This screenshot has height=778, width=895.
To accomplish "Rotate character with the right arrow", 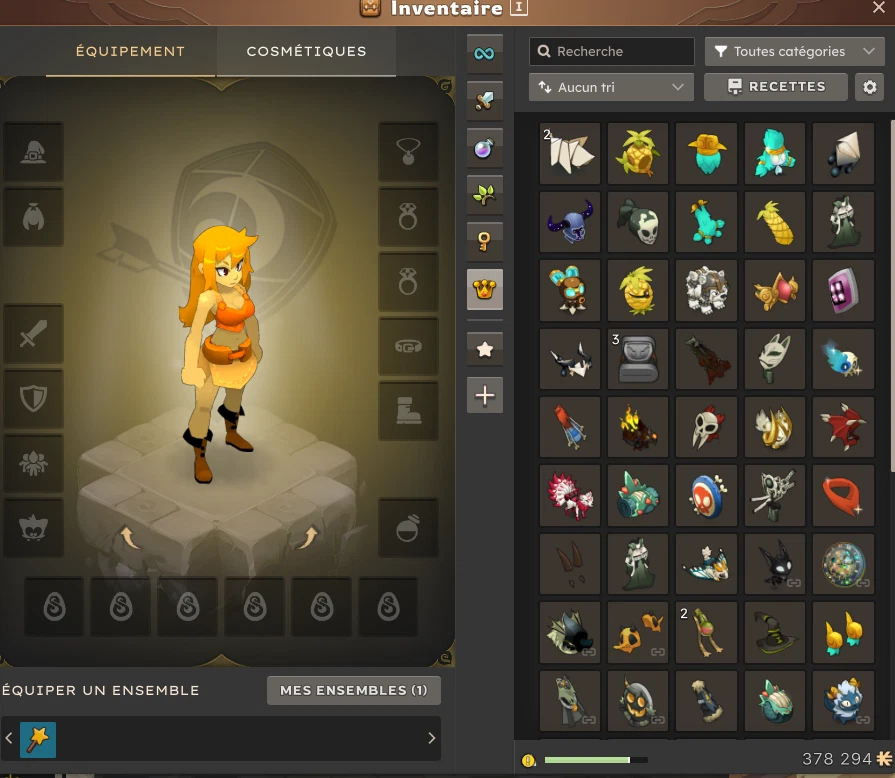I will 306,539.
